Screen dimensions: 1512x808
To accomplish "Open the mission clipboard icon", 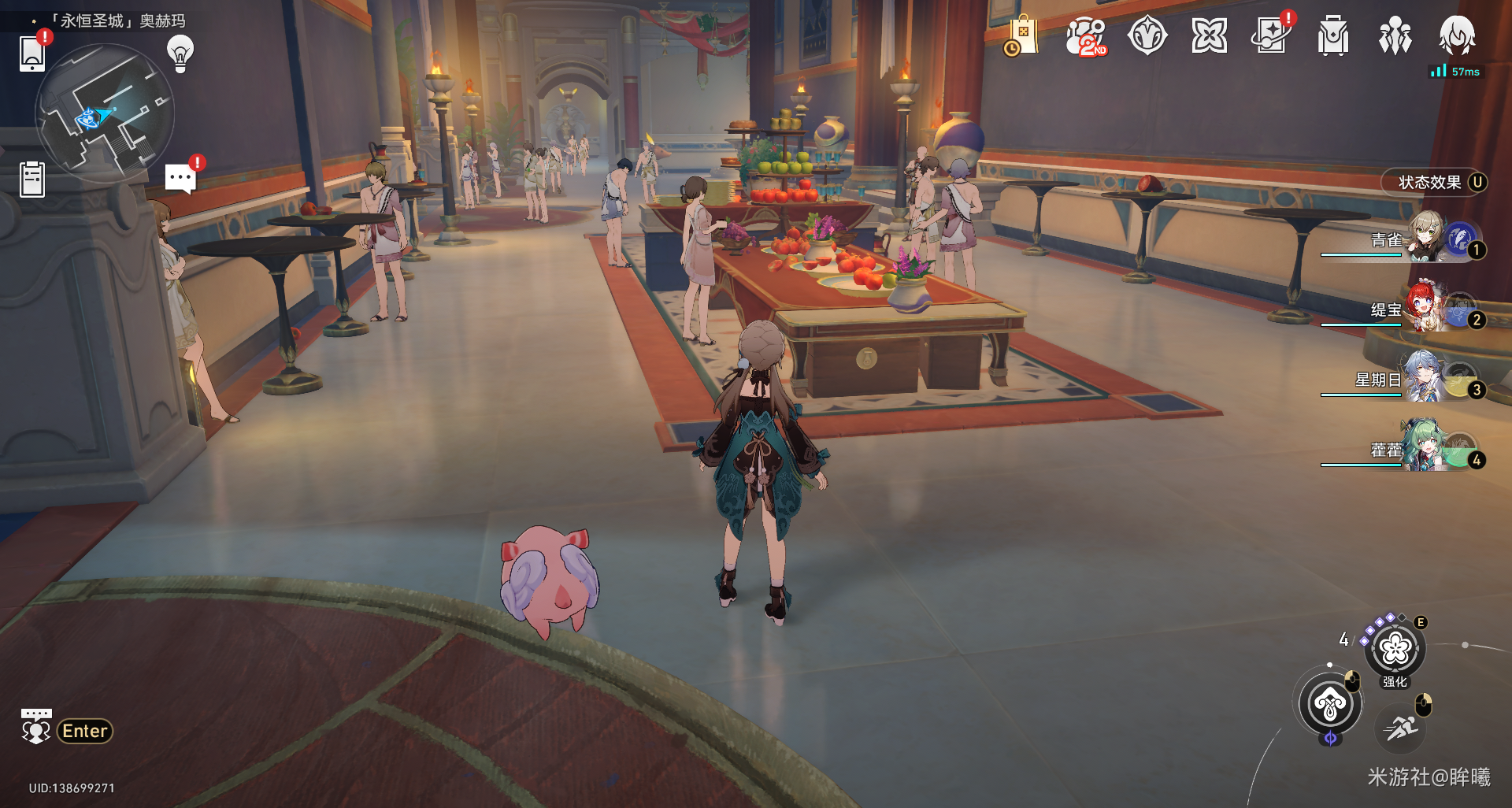I will pyautogui.click(x=32, y=180).
